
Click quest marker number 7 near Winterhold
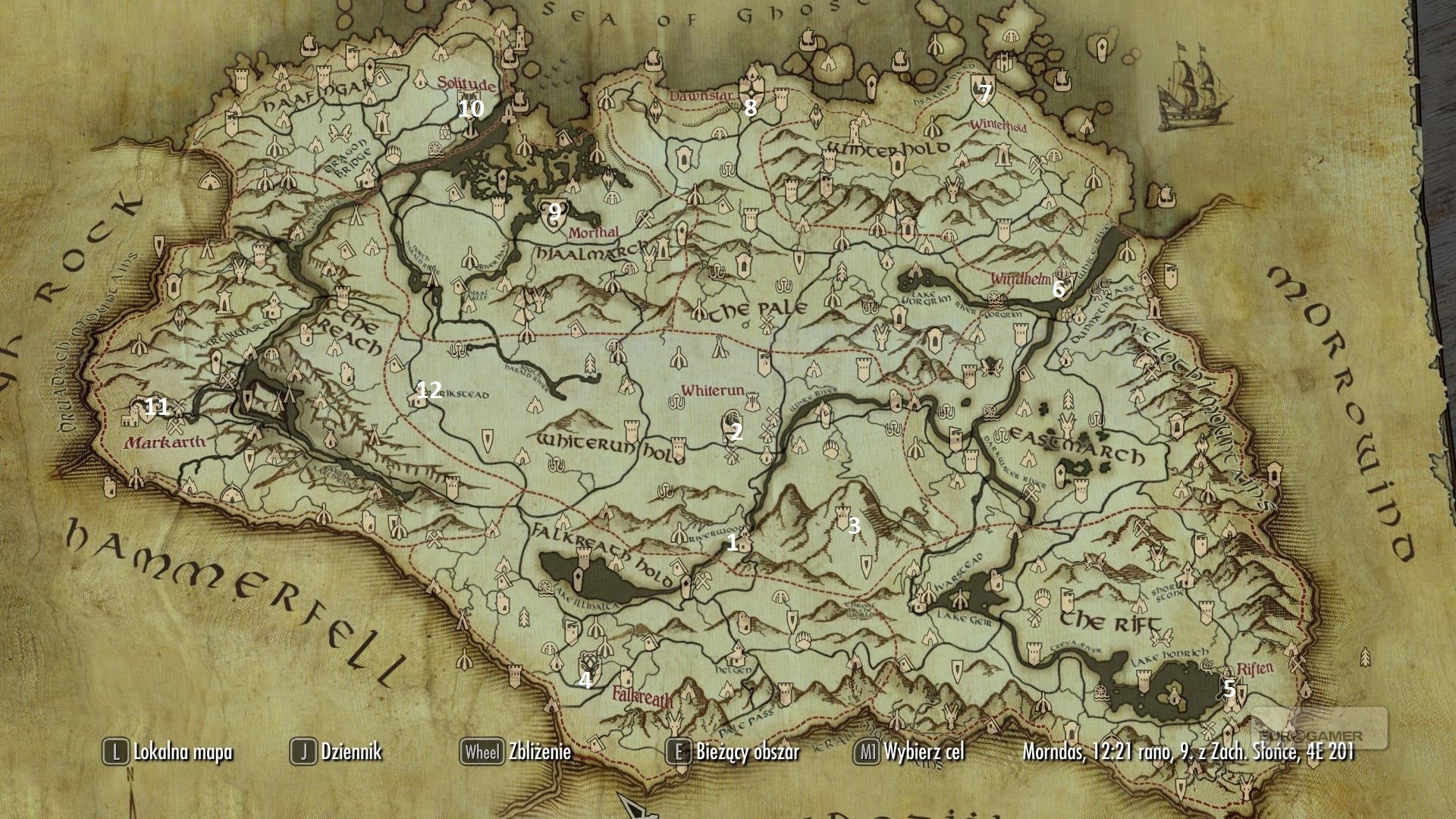point(984,93)
